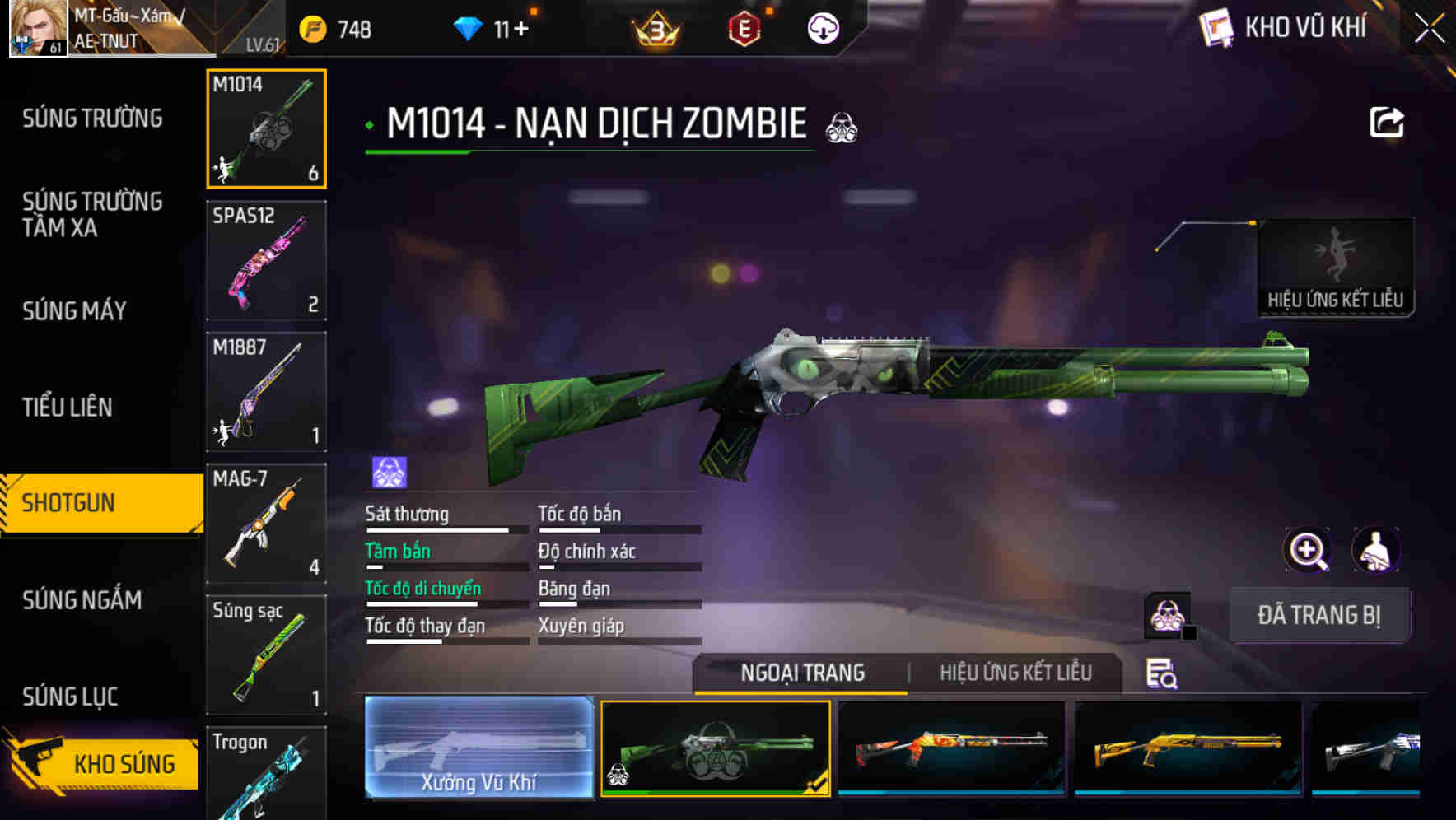Switch to the HIỆU ỨNG KẾT LIỄU tab
This screenshot has height=820, width=1456.
click(1017, 673)
